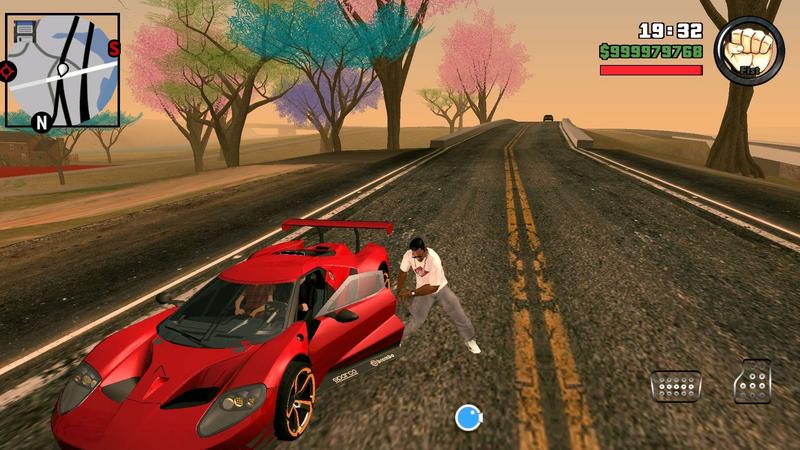This screenshot has height=450, width=800.
Task: Step on the wide brake pedal
Action: [675, 385]
